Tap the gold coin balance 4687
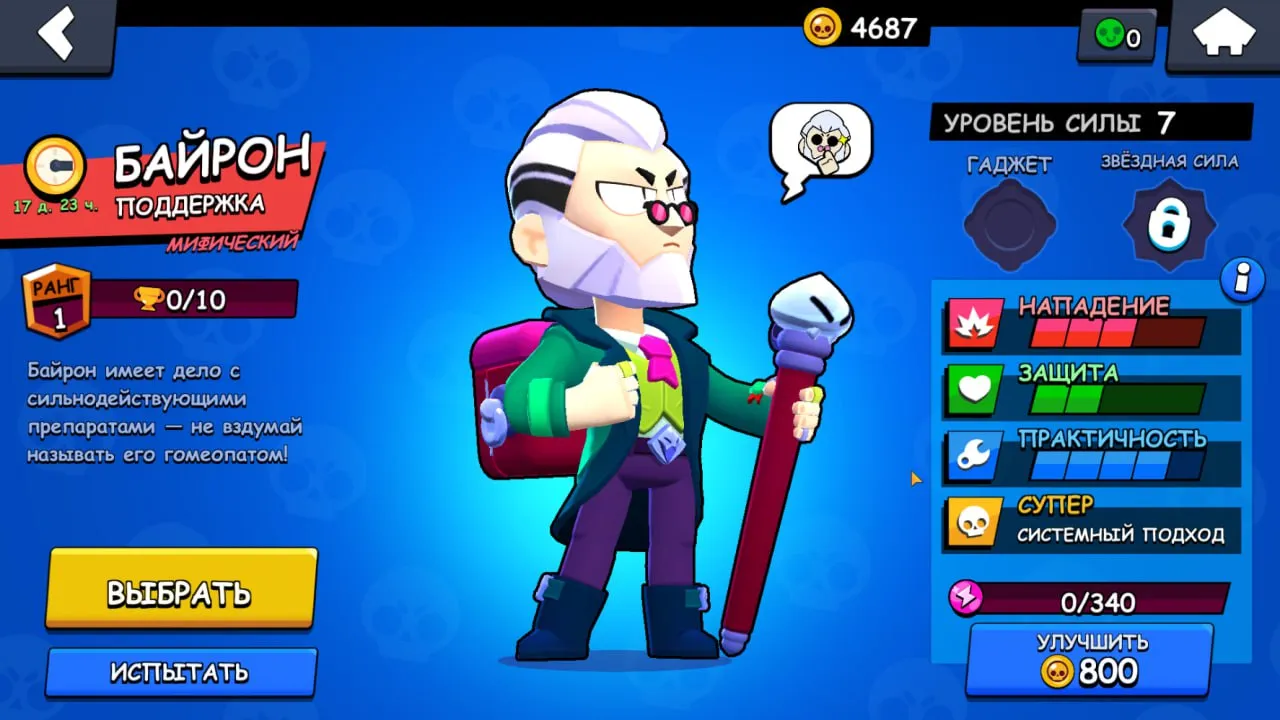This screenshot has width=1280, height=720. tap(862, 28)
